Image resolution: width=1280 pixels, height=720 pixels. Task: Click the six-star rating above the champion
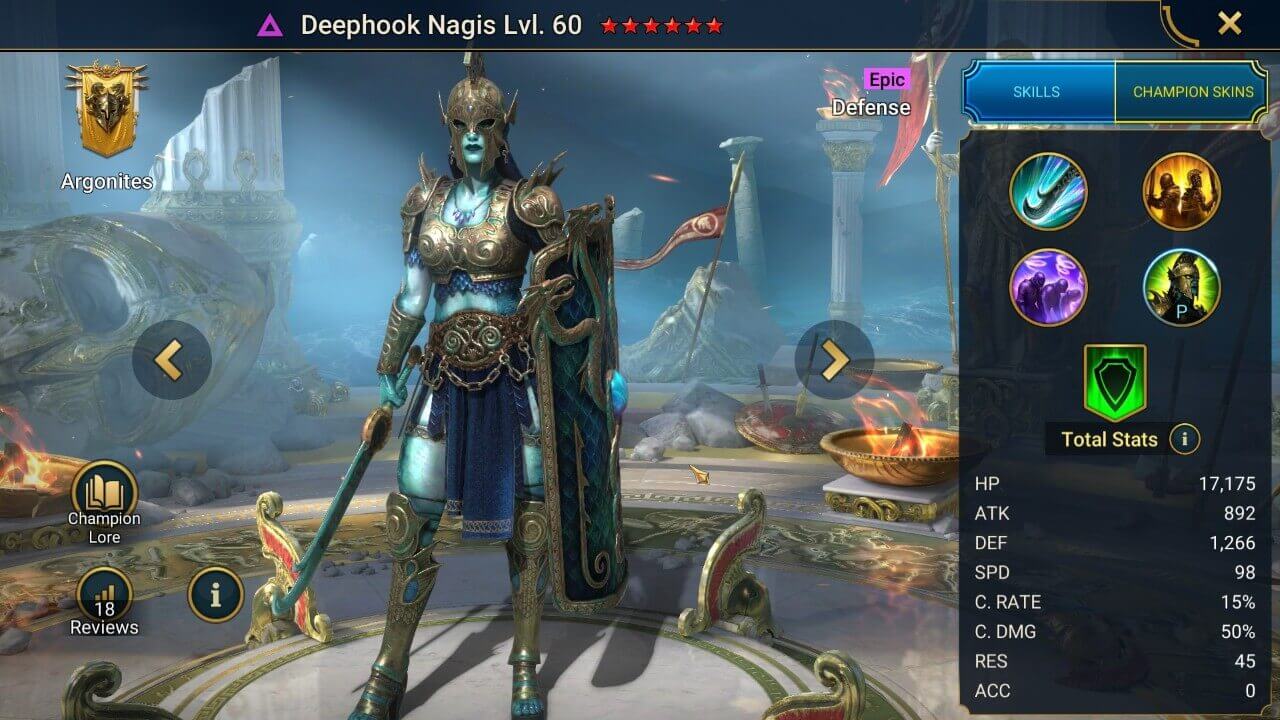click(658, 26)
